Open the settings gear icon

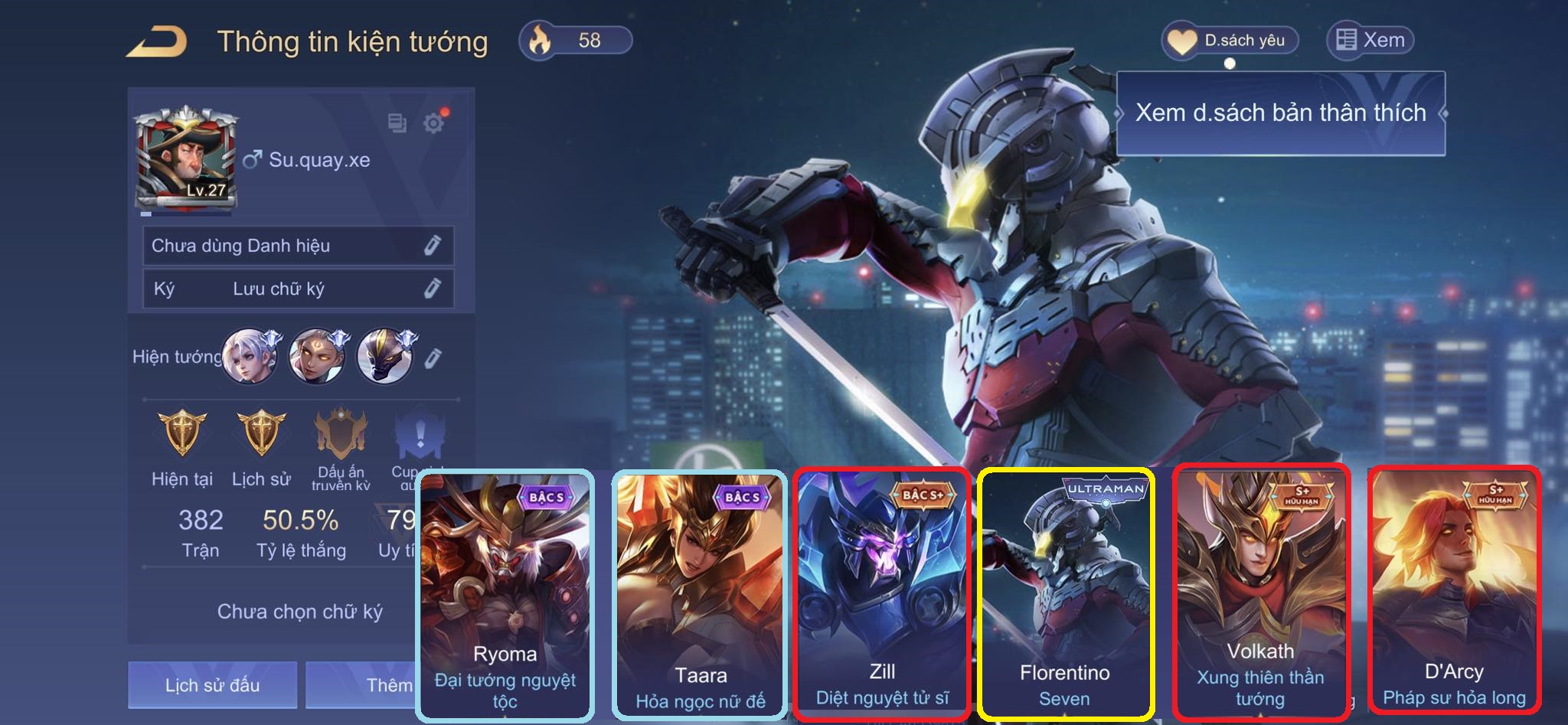tap(434, 122)
